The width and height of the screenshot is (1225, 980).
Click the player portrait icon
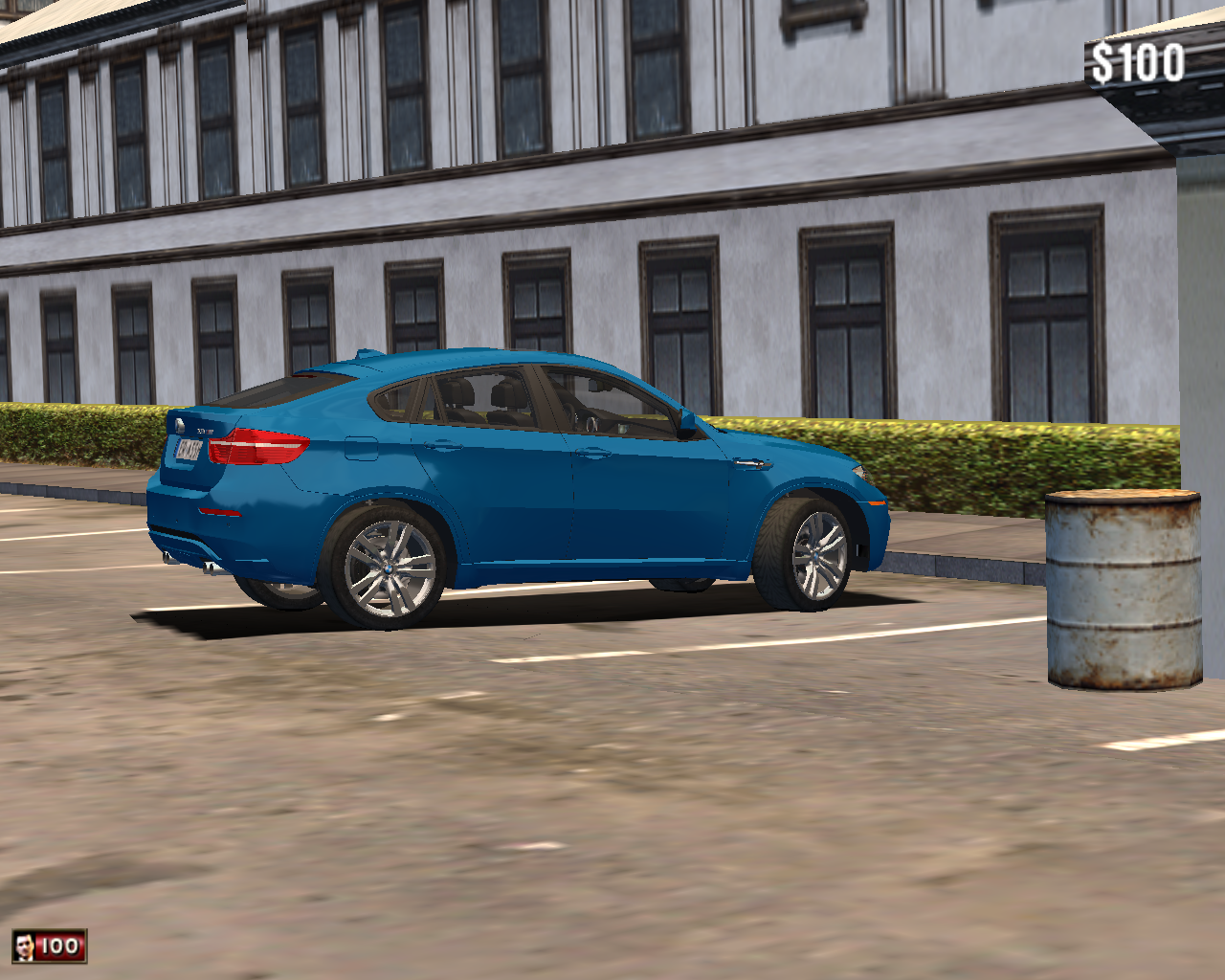24,947
